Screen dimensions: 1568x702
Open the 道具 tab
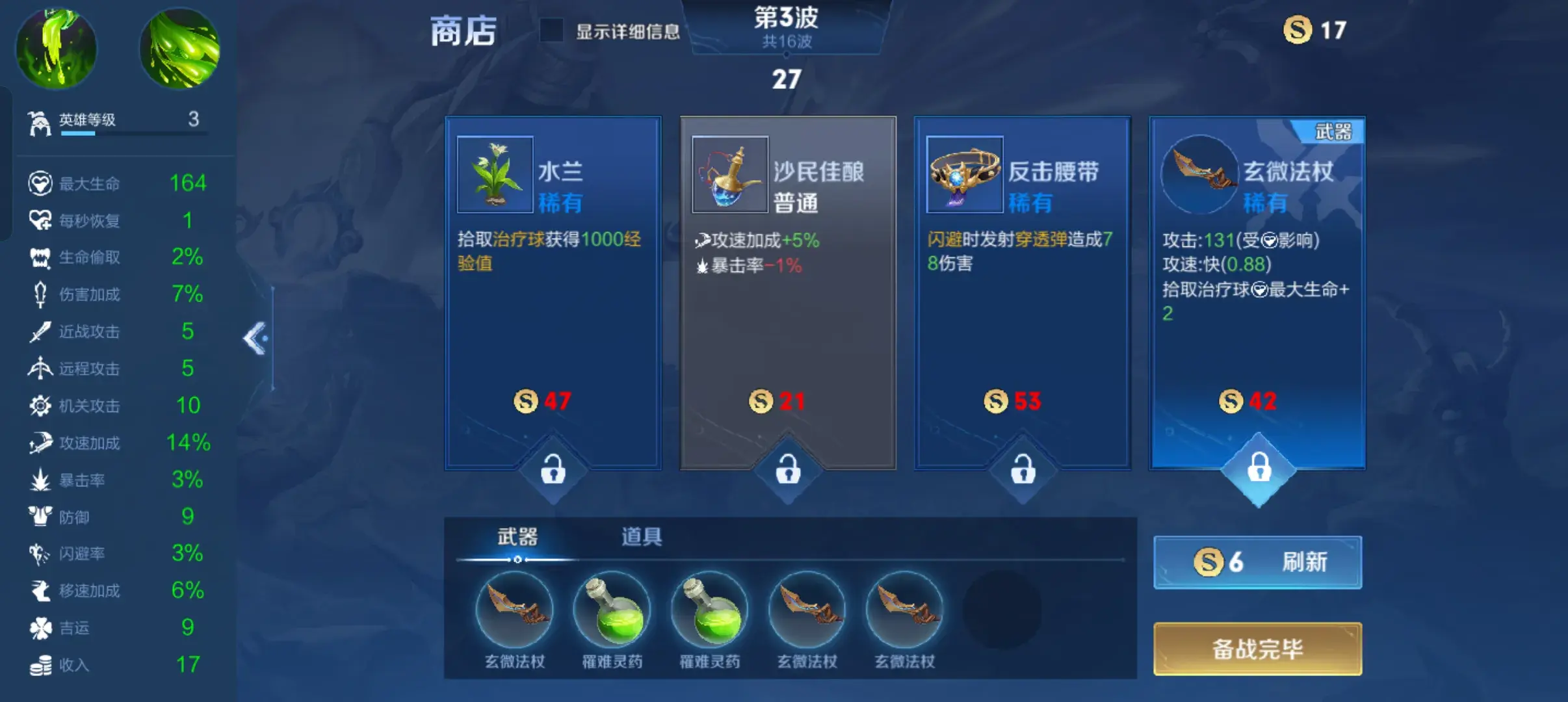pyautogui.click(x=641, y=537)
